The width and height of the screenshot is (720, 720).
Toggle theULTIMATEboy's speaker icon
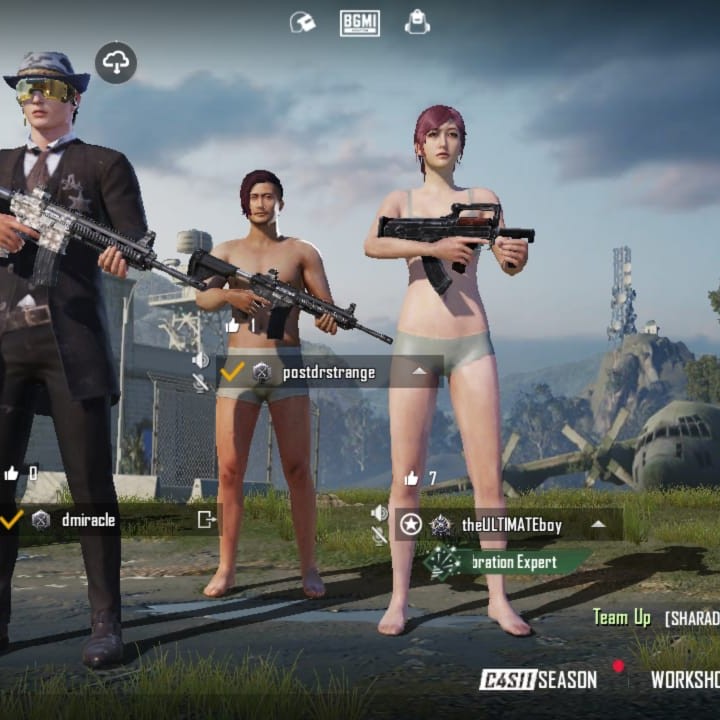(x=379, y=513)
